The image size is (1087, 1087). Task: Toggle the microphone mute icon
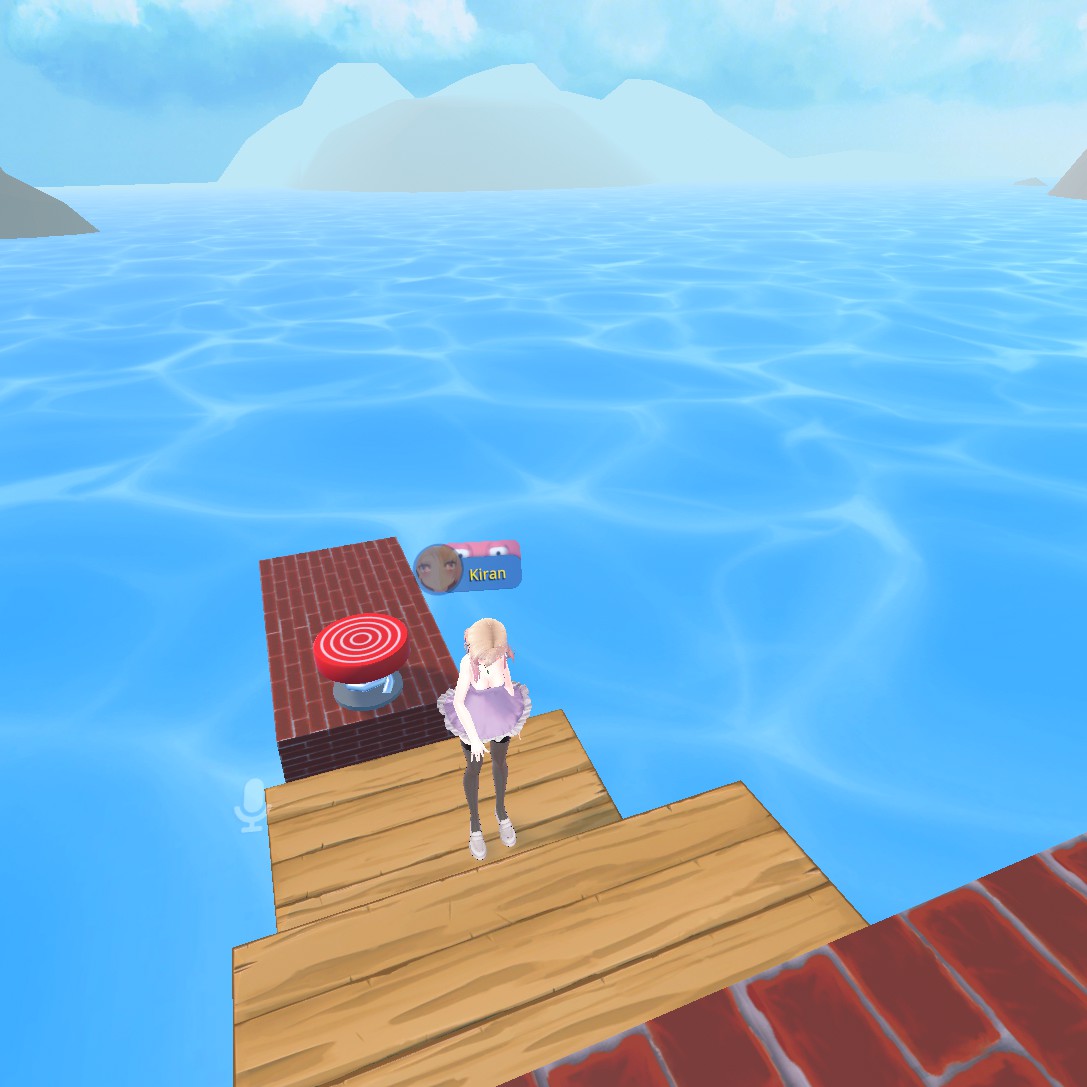click(252, 805)
